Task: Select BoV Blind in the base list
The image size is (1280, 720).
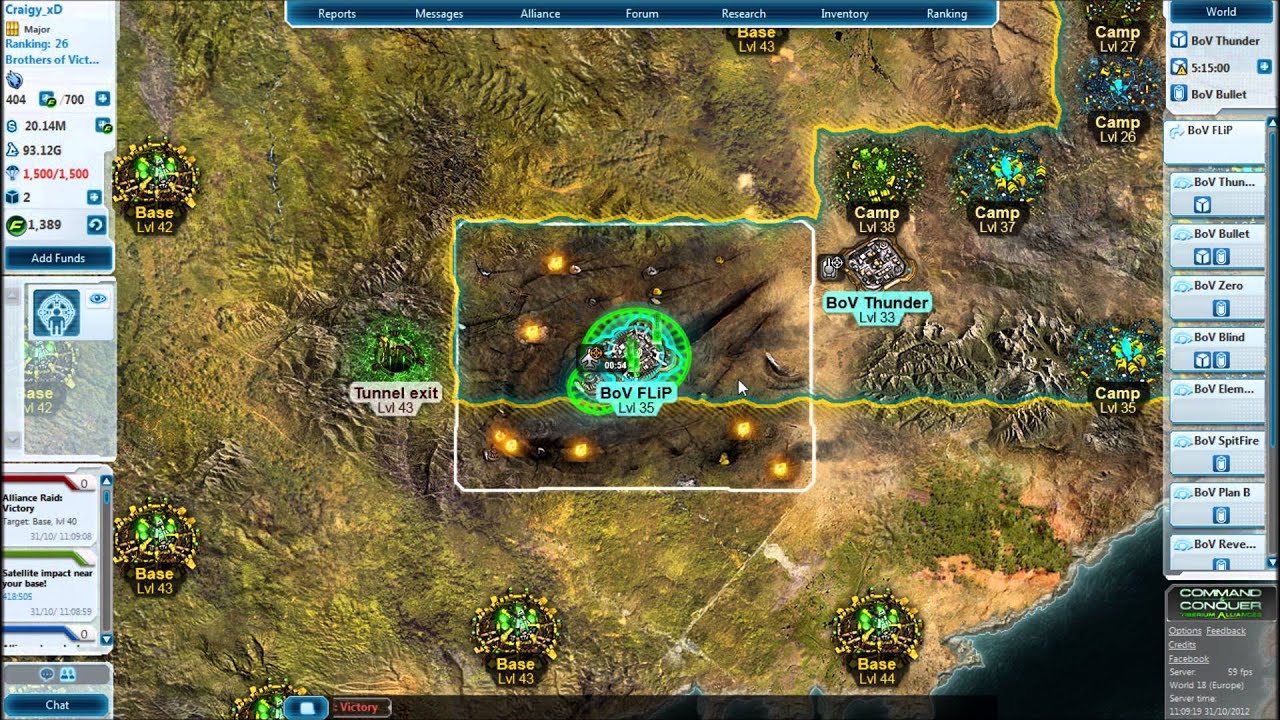Action: [1219, 338]
